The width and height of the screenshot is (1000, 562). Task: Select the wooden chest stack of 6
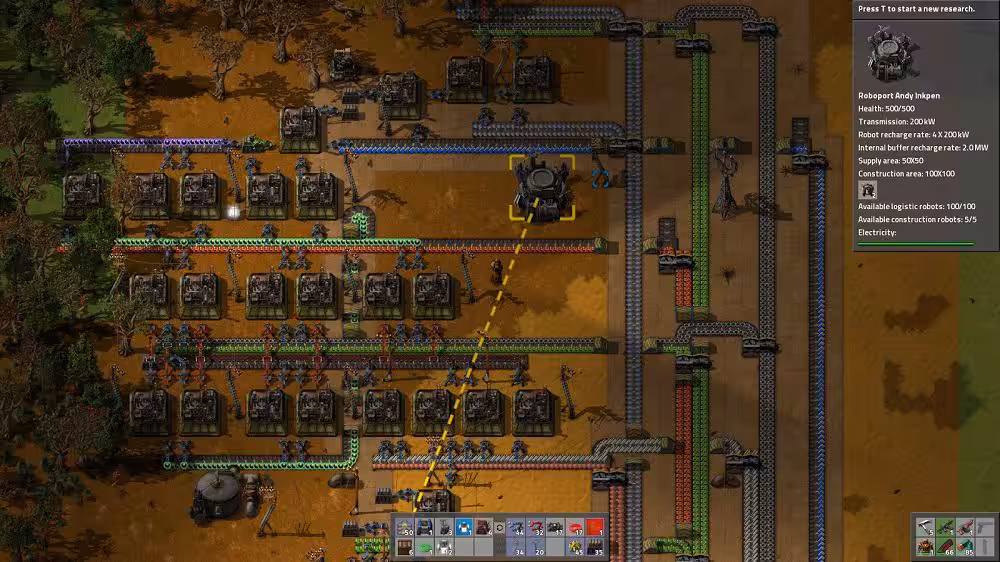[x=405, y=546]
